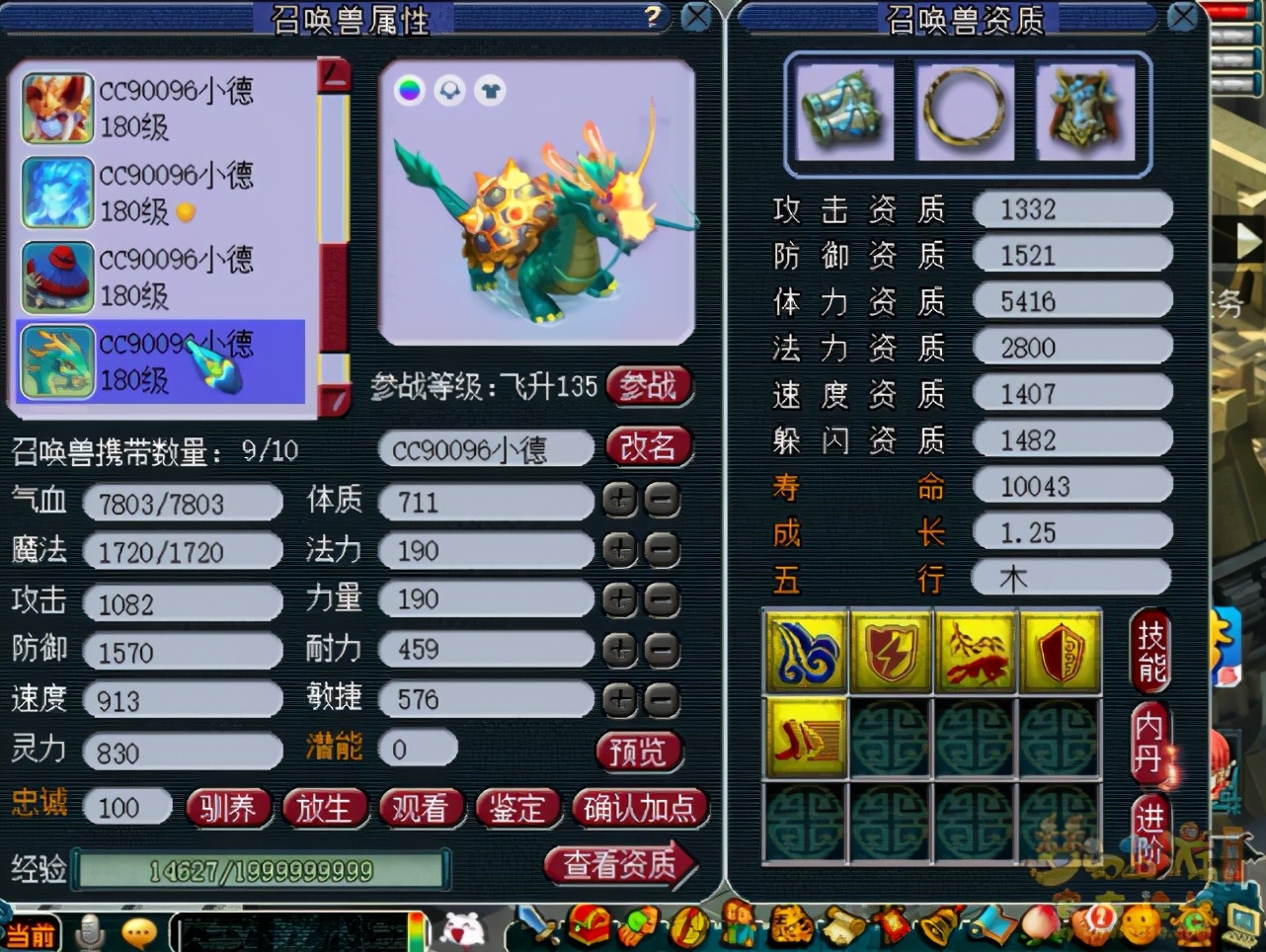Screen dimensions: 1266x952
Task: Click the plus stepper next to 耐力
Action: pyautogui.click(x=619, y=650)
